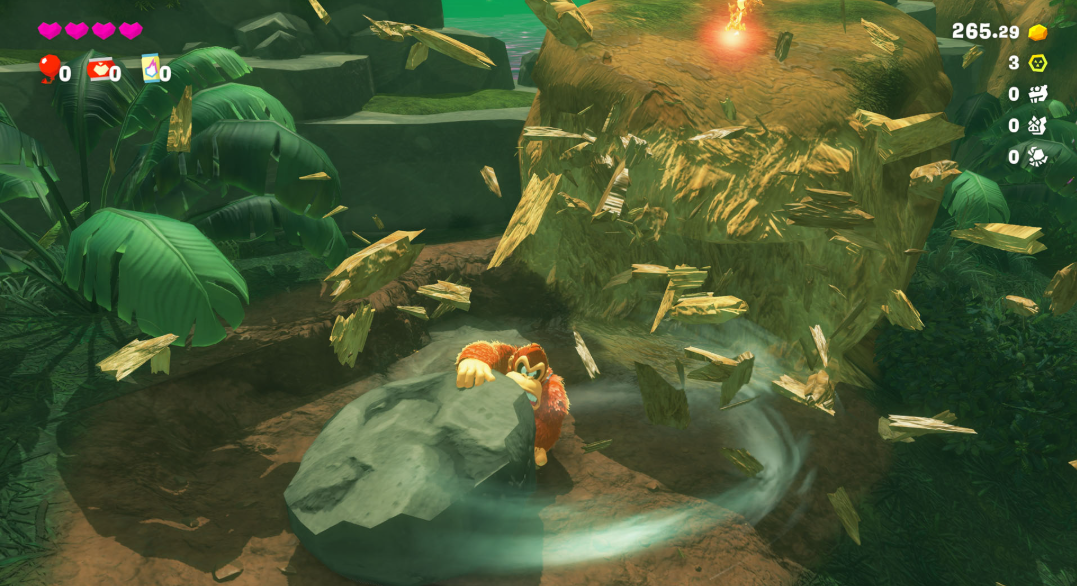Click the red heart can item icon
The width and height of the screenshot is (1077, 586).
99,69
